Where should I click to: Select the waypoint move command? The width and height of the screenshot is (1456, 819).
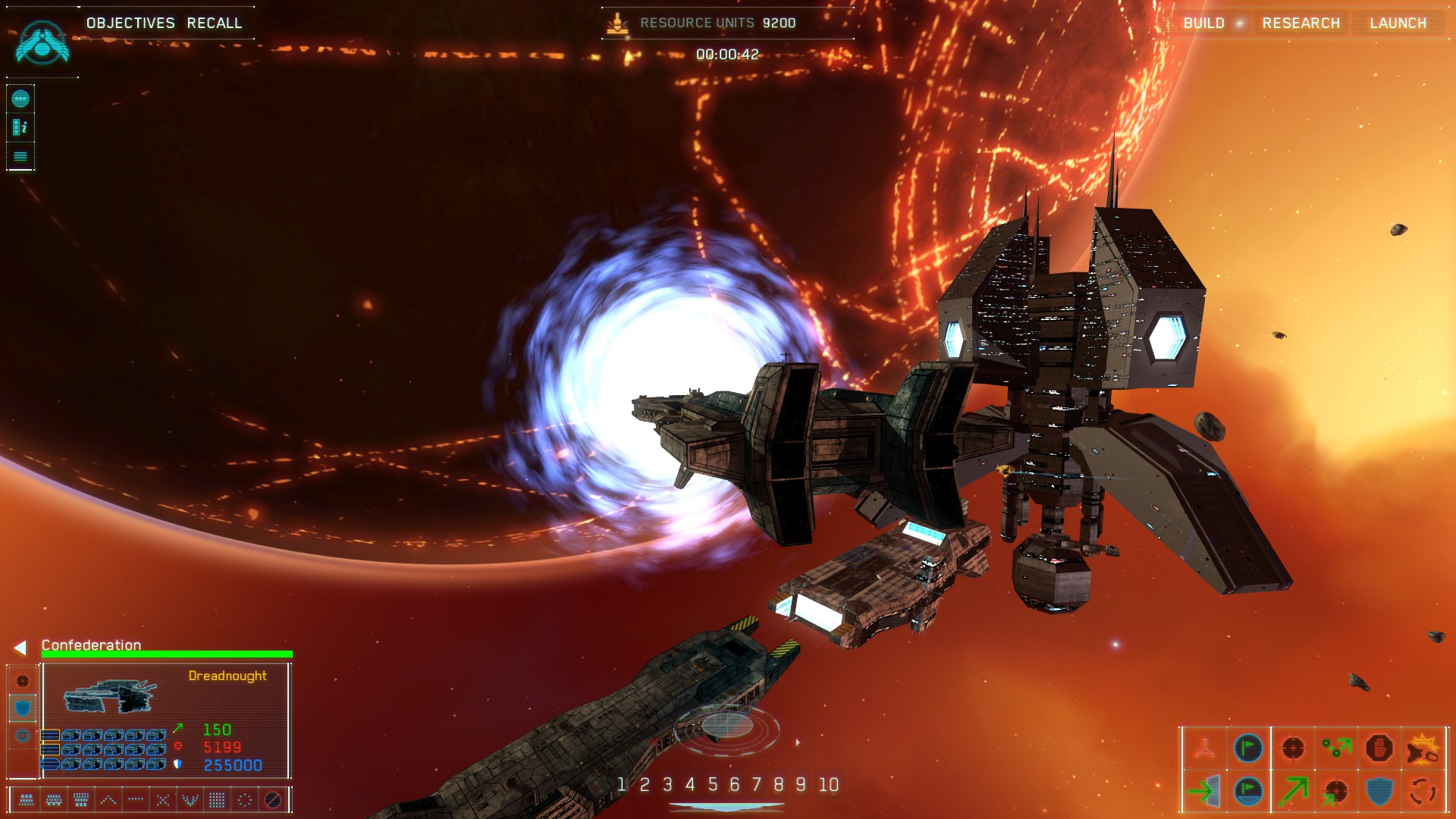pos(1336,748)
